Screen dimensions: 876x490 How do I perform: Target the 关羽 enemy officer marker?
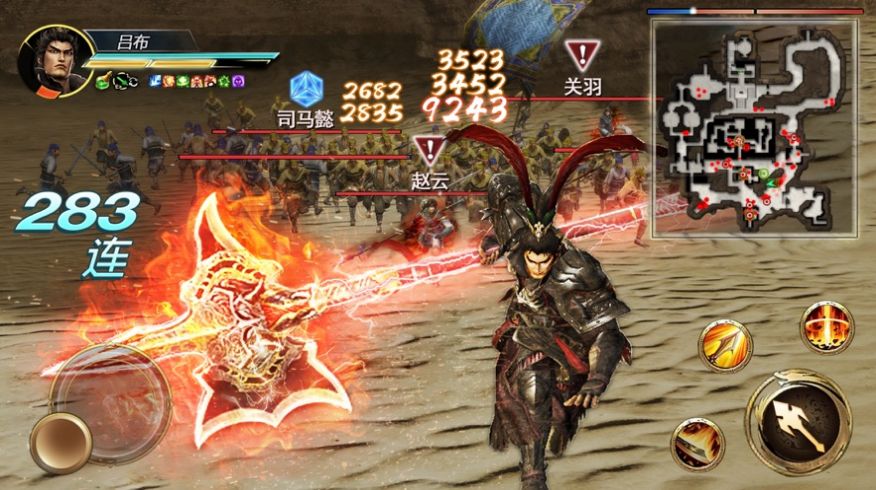click(582, 54)
